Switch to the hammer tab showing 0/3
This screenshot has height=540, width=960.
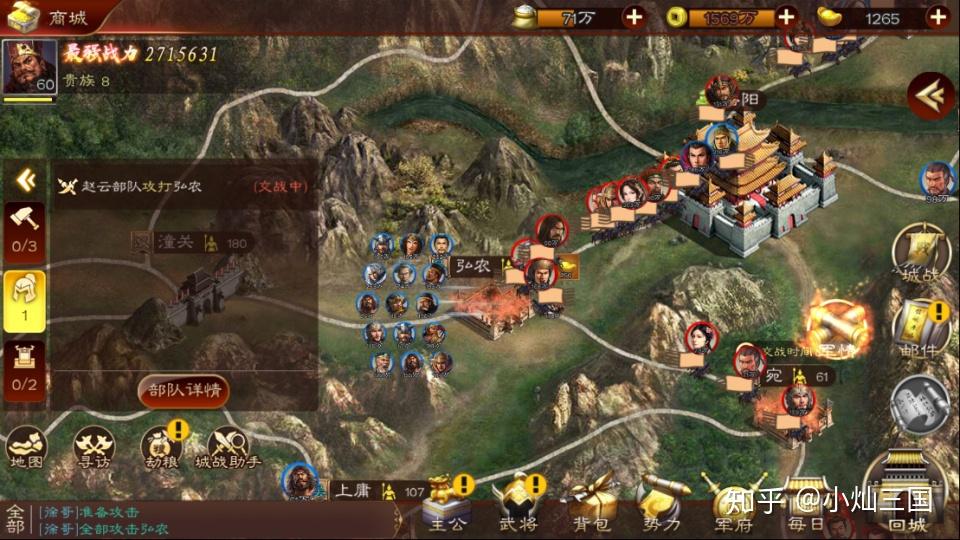[x=25, y=229]
